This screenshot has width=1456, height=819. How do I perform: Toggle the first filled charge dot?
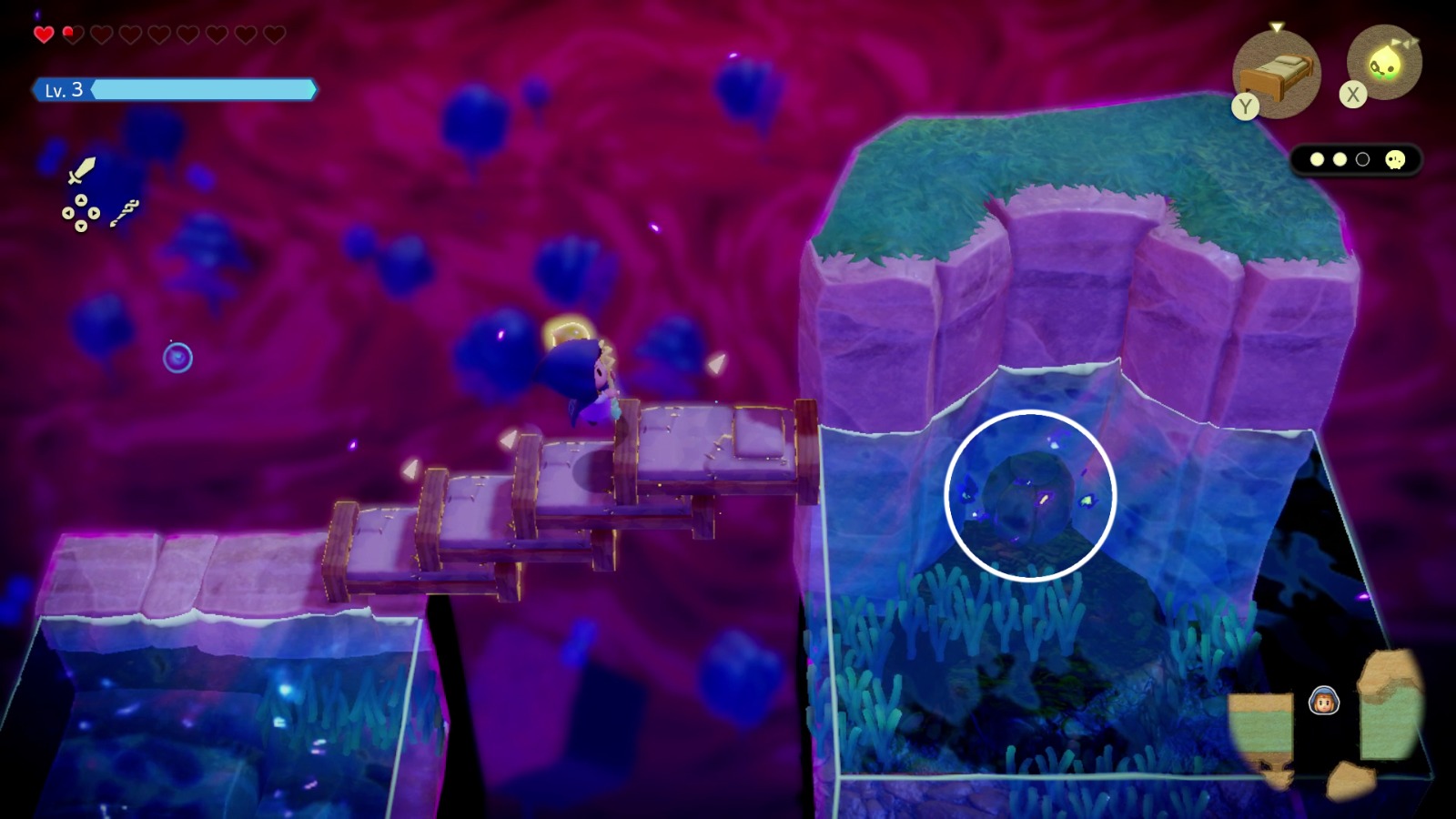[1318, 159]
